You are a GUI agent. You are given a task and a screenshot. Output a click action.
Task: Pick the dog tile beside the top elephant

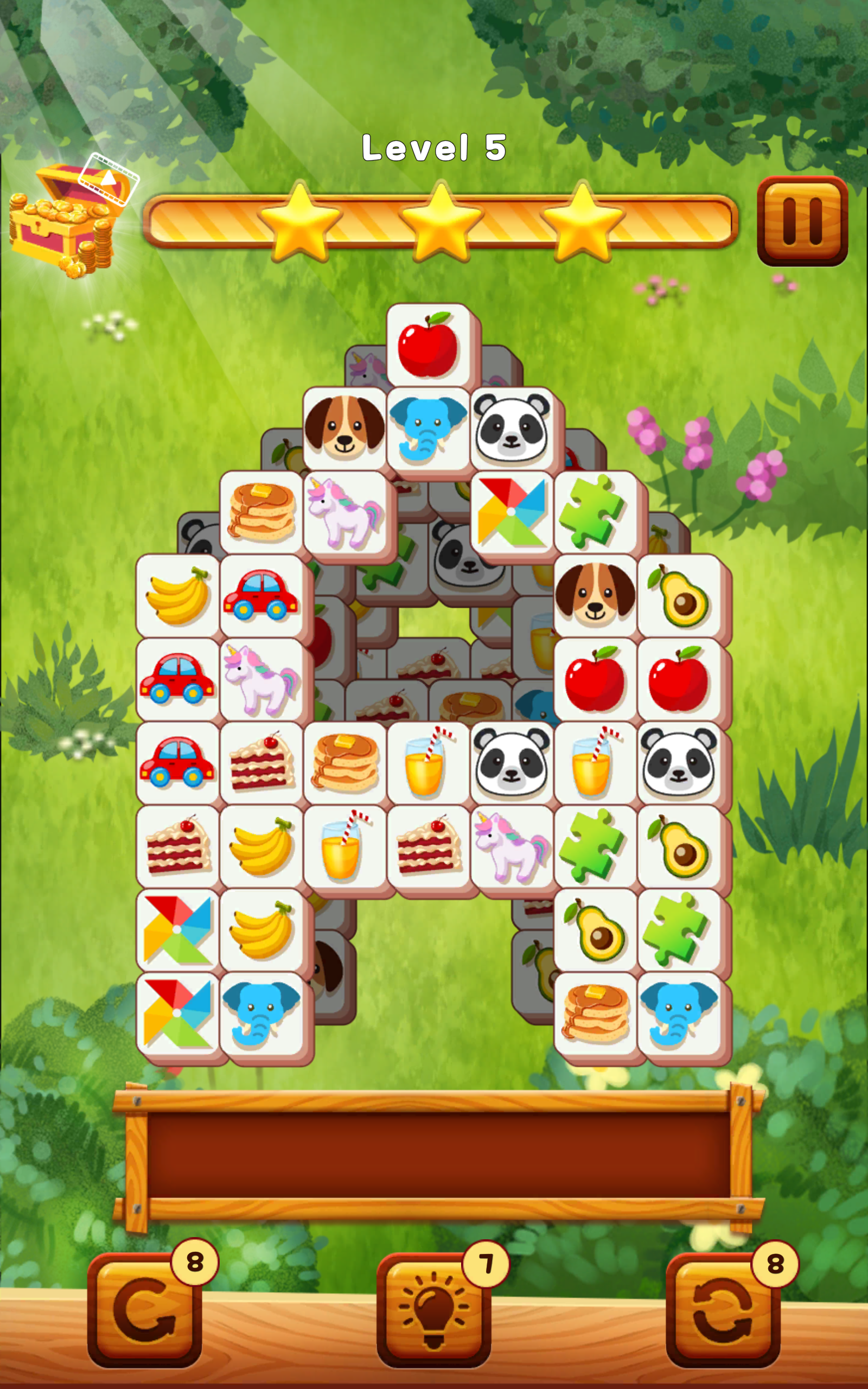tap(344, 429)
